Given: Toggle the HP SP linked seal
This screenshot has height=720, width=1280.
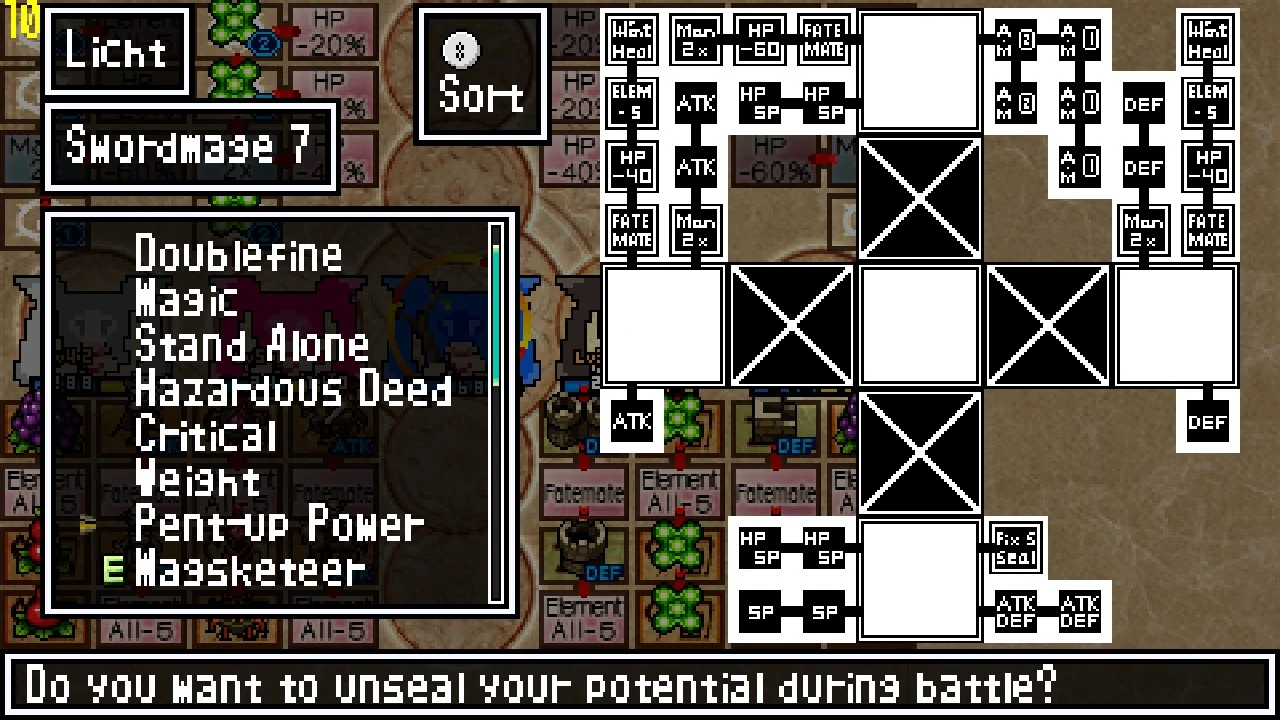Looking at the screenshot, I should point(761,103).
